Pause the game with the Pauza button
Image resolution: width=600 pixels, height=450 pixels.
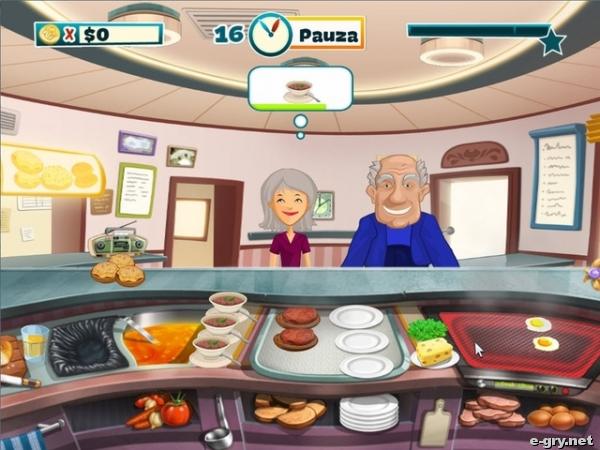point(327,34)
